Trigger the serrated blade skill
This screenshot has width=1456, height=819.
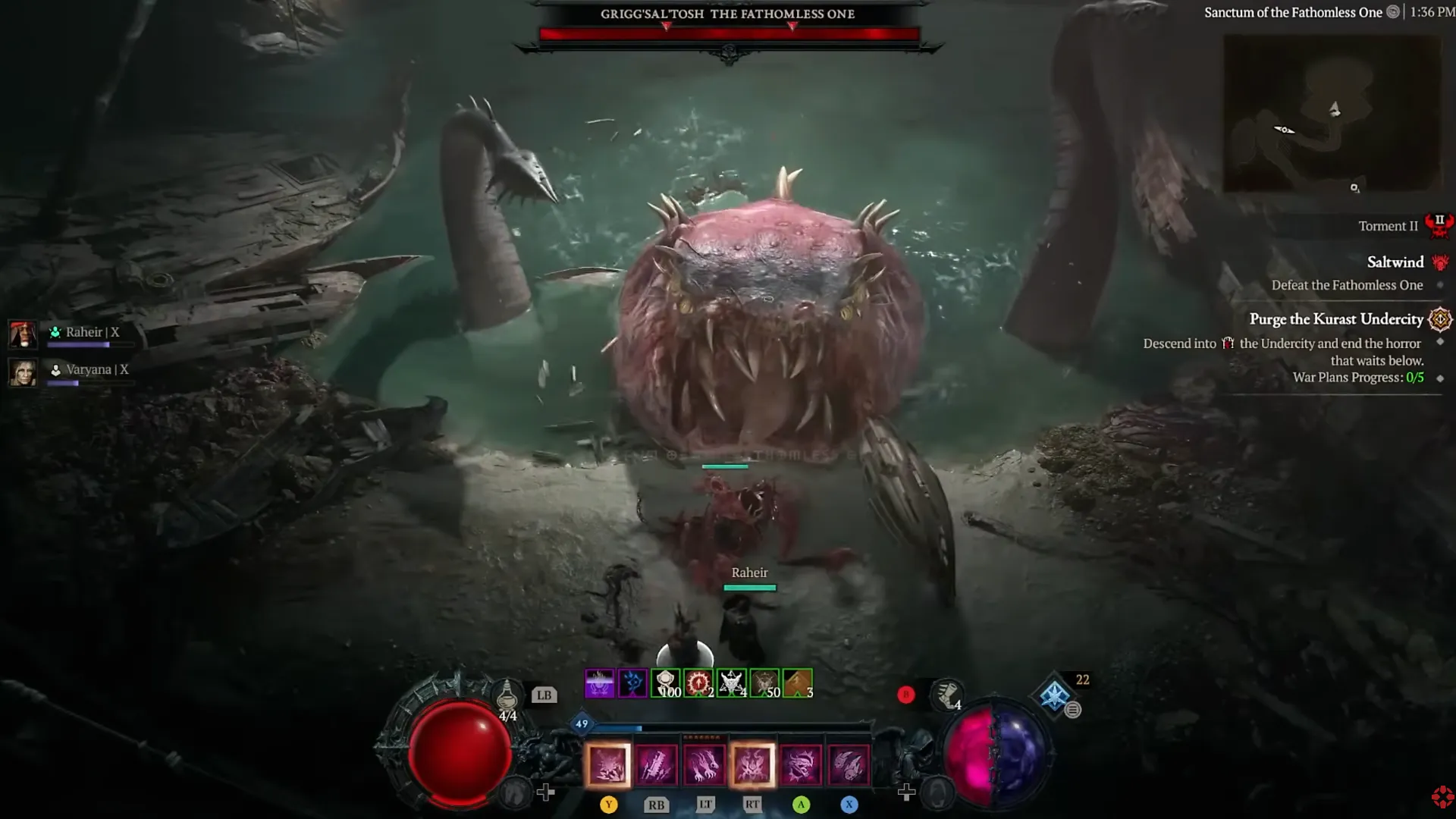[656, 764]
